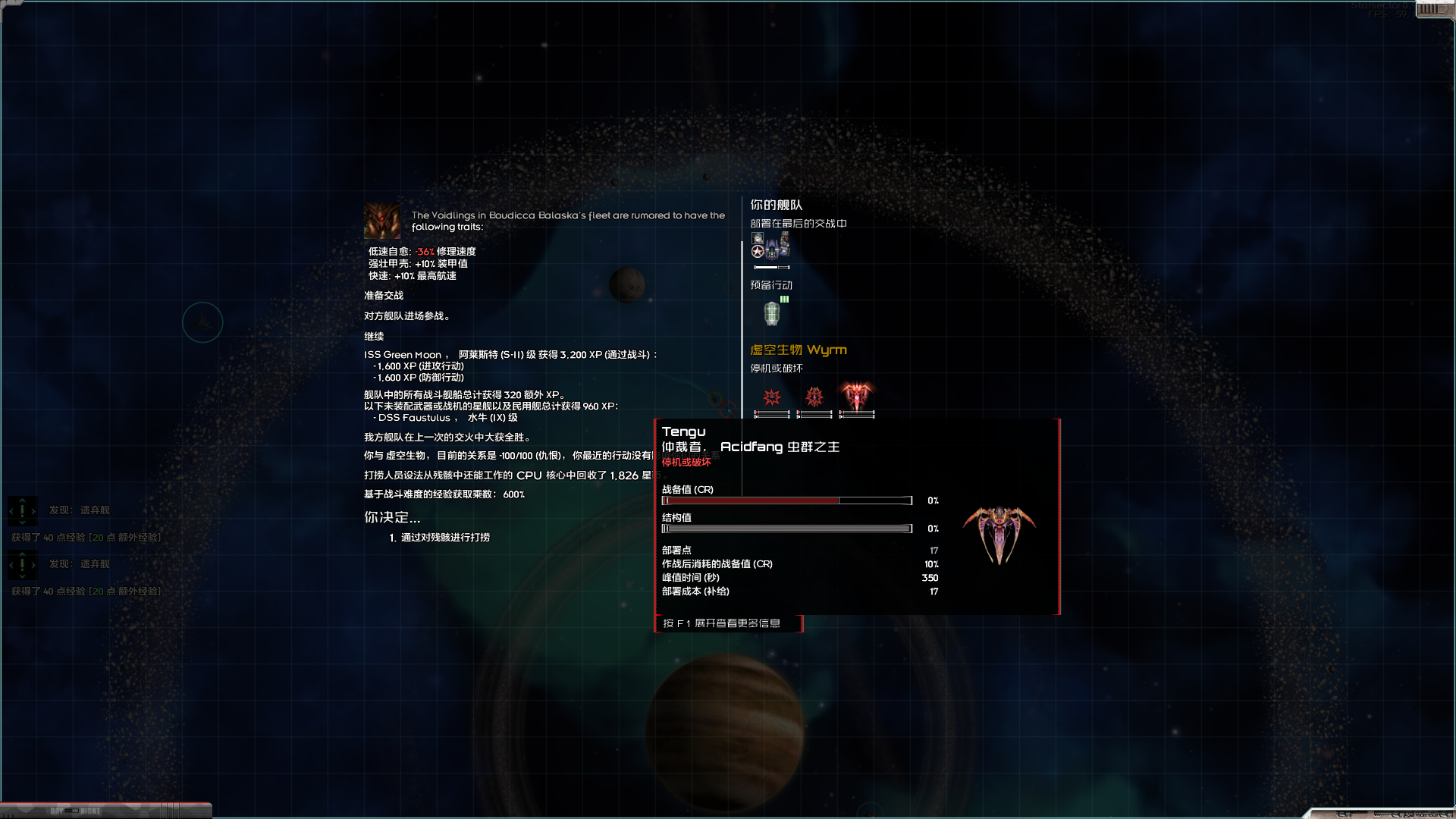Click the 战备值 (CR) progress bar

pos(785,500)
